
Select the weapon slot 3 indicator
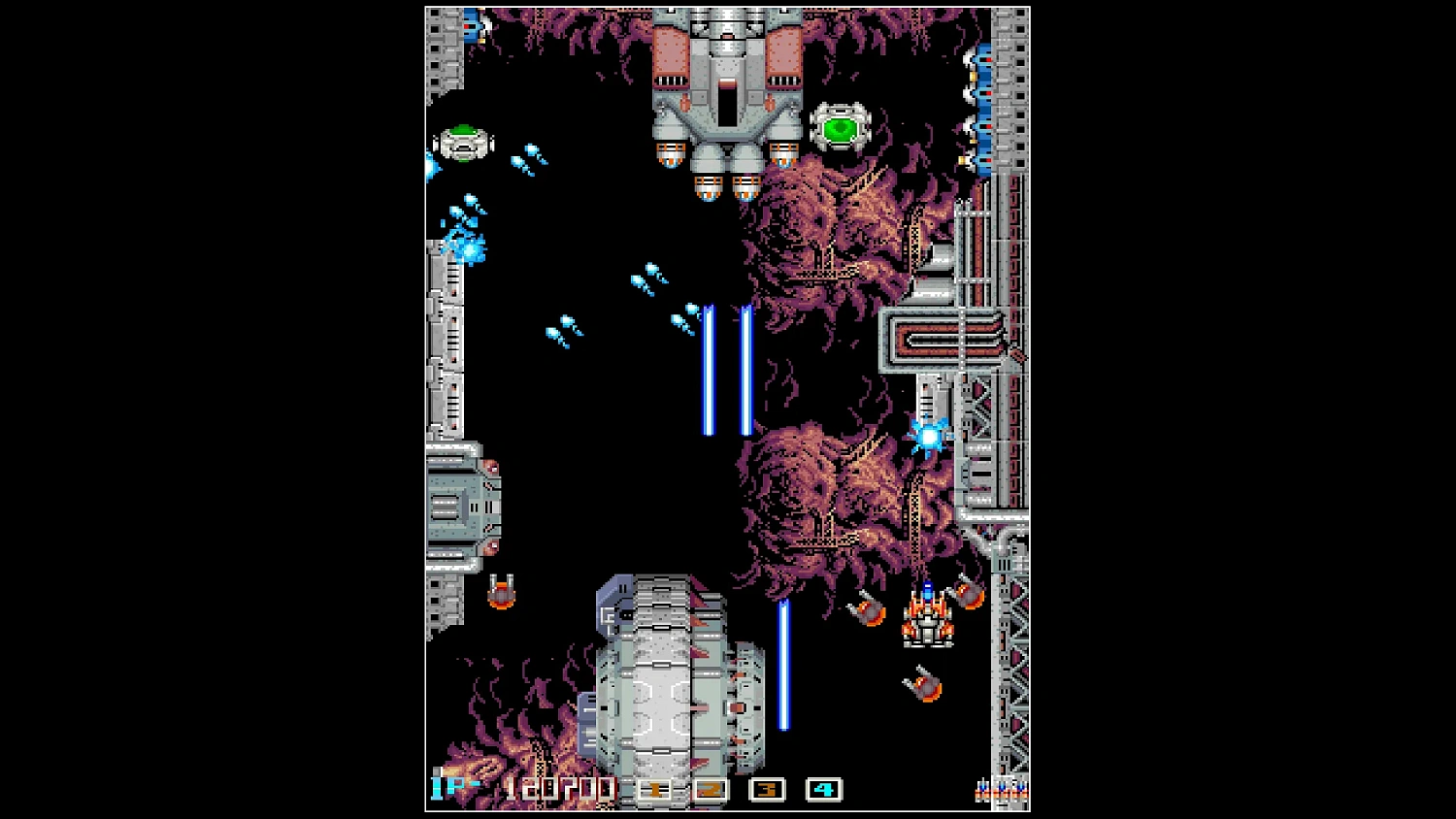pos(766,790)
